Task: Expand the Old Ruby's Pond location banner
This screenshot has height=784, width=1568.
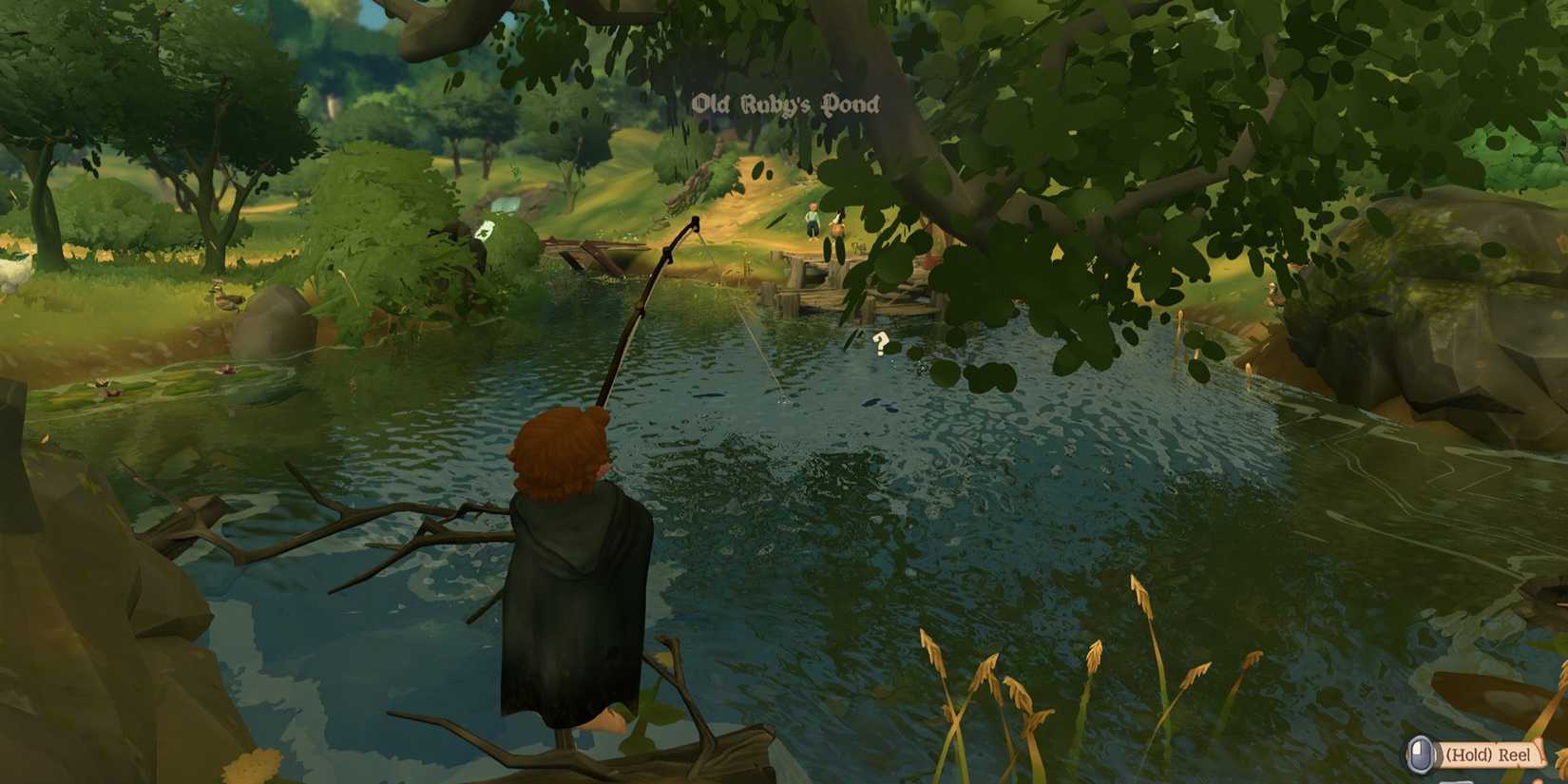Action: coord(786,105)
